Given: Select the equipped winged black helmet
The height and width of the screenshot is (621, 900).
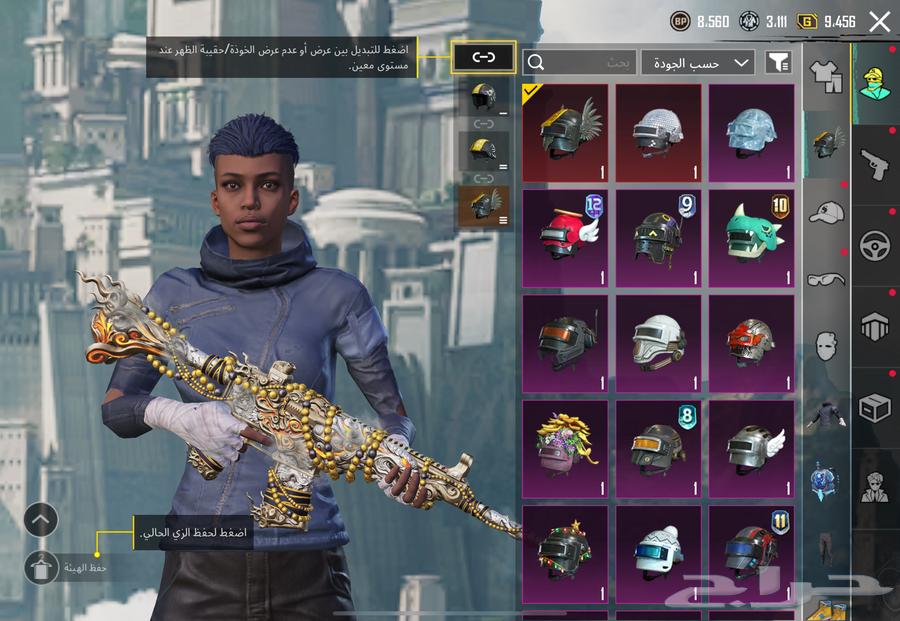Looking at the screenshot, I should [565, 132].
